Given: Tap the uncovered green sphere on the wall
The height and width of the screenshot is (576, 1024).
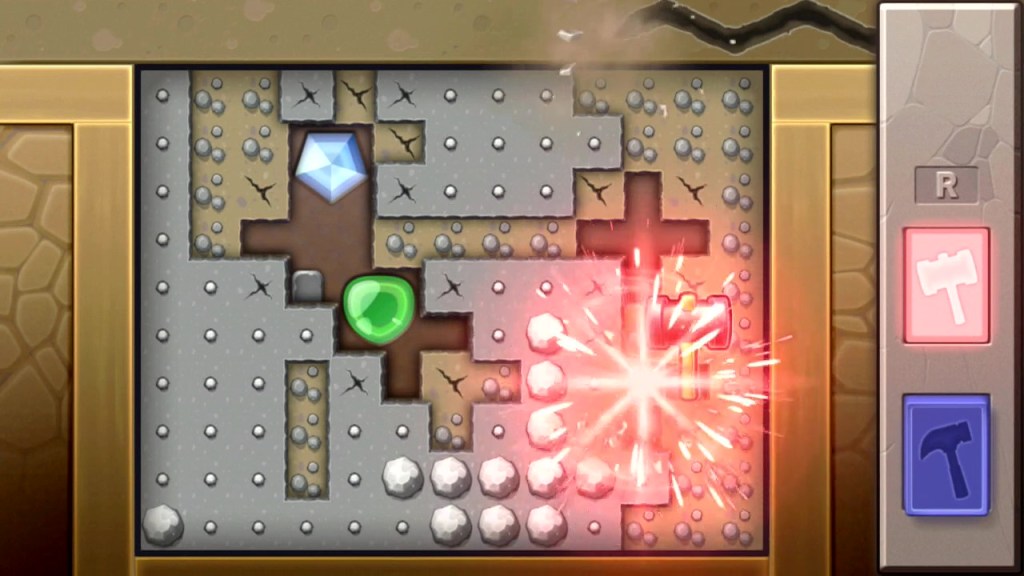Looking at the screenshot, I should [x=378, y=310].
